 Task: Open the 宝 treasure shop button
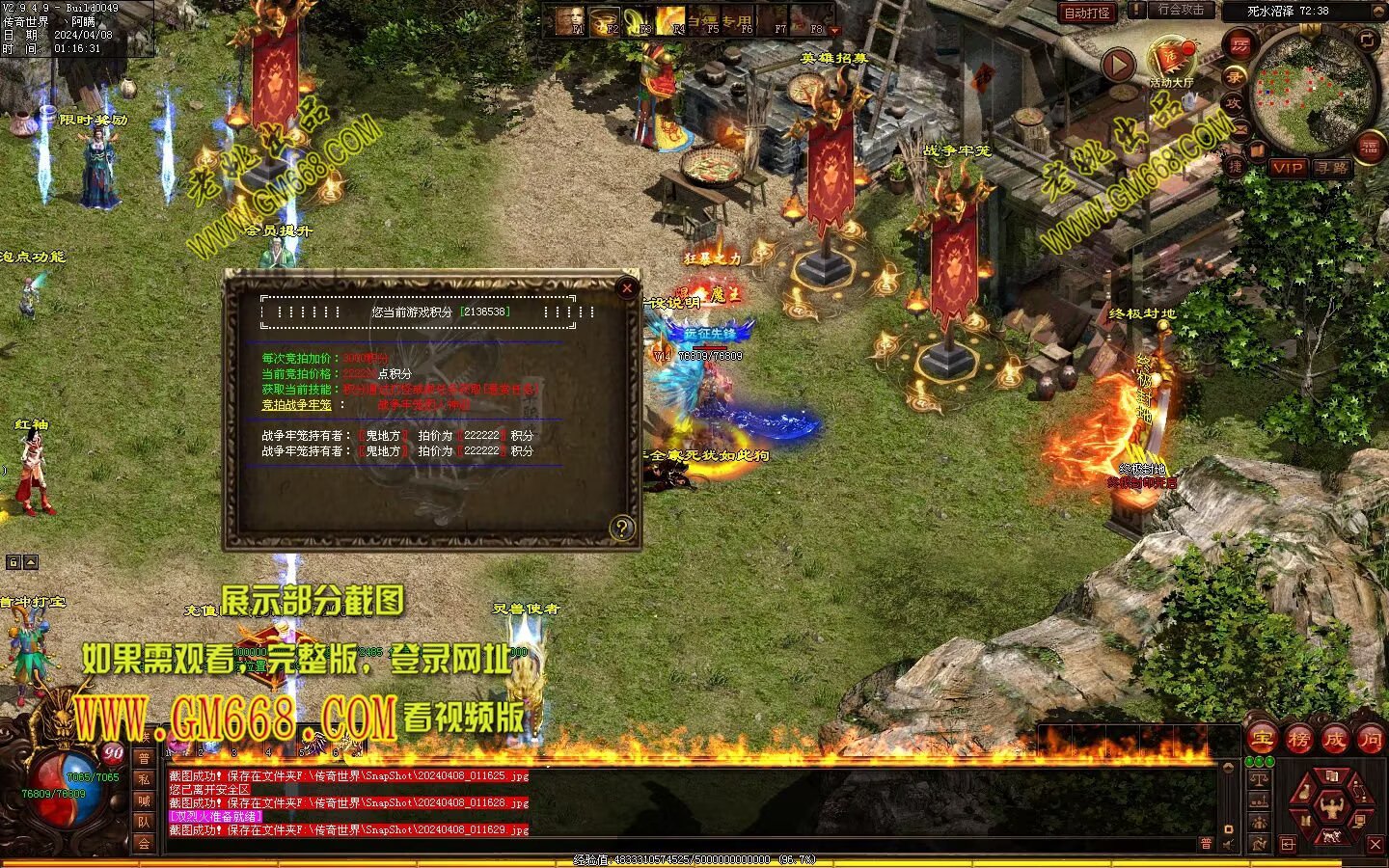tap(1262, 740)
